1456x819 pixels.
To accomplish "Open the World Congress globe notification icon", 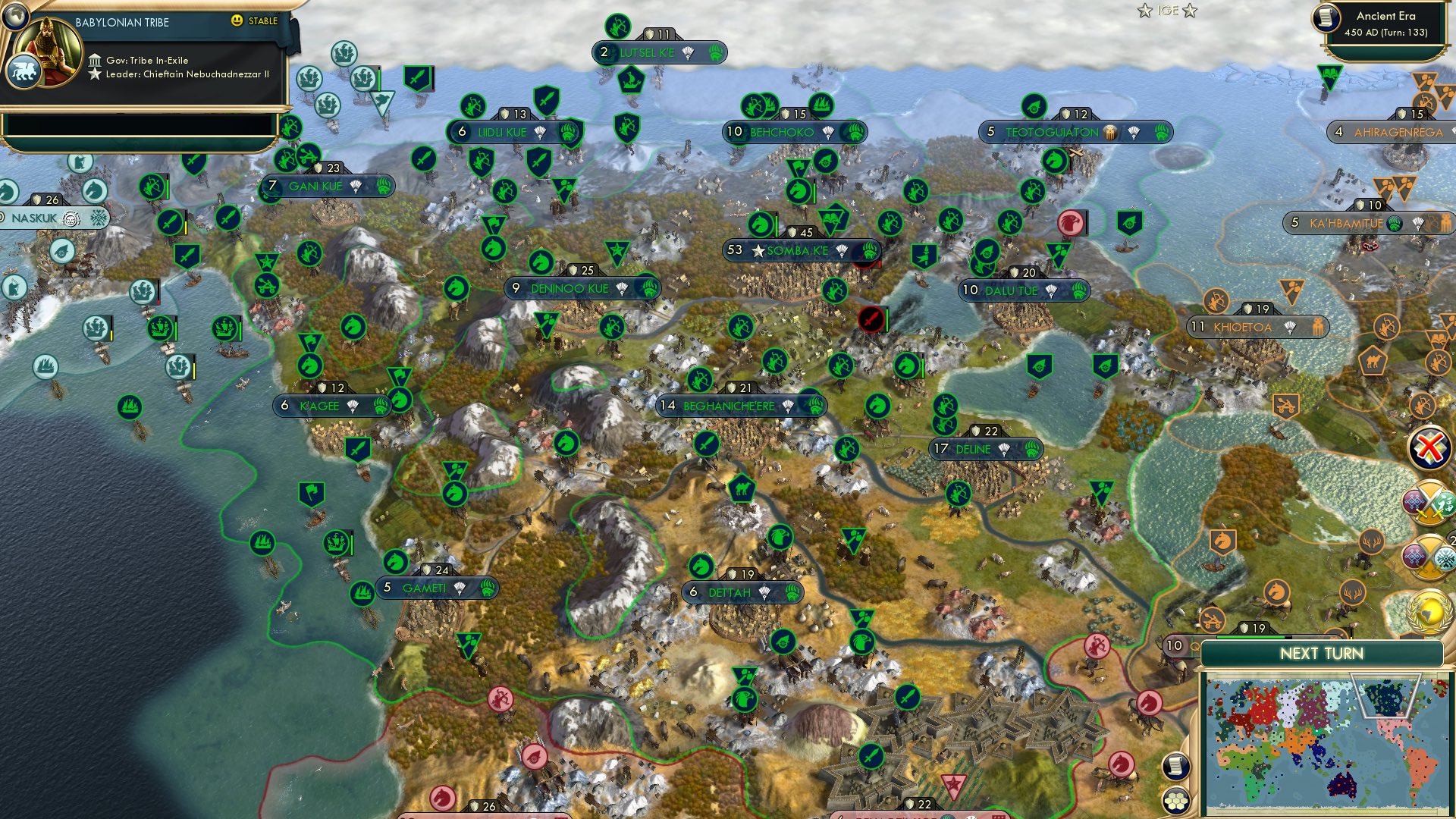I will coord(1429,611).
